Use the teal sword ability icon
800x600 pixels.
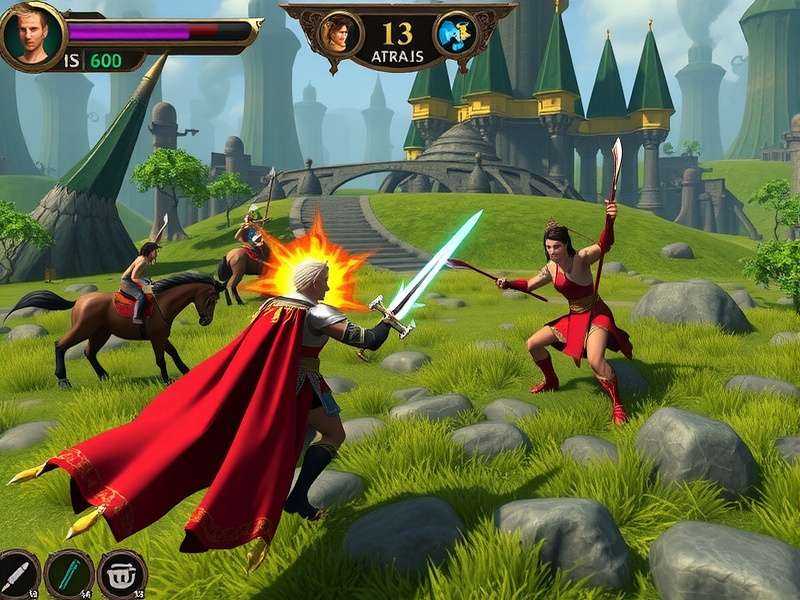[x=69, y=574]
